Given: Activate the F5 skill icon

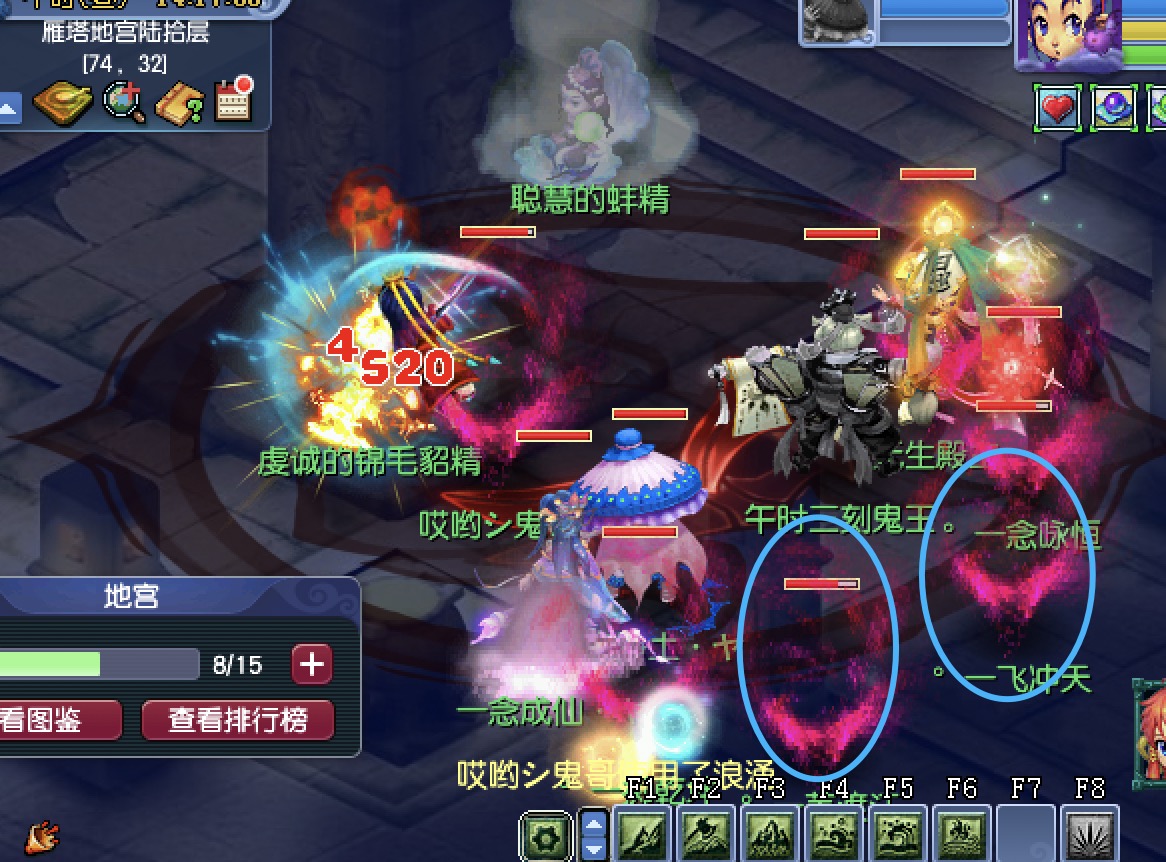Looking at the screenshot, I should click(897, 833).
